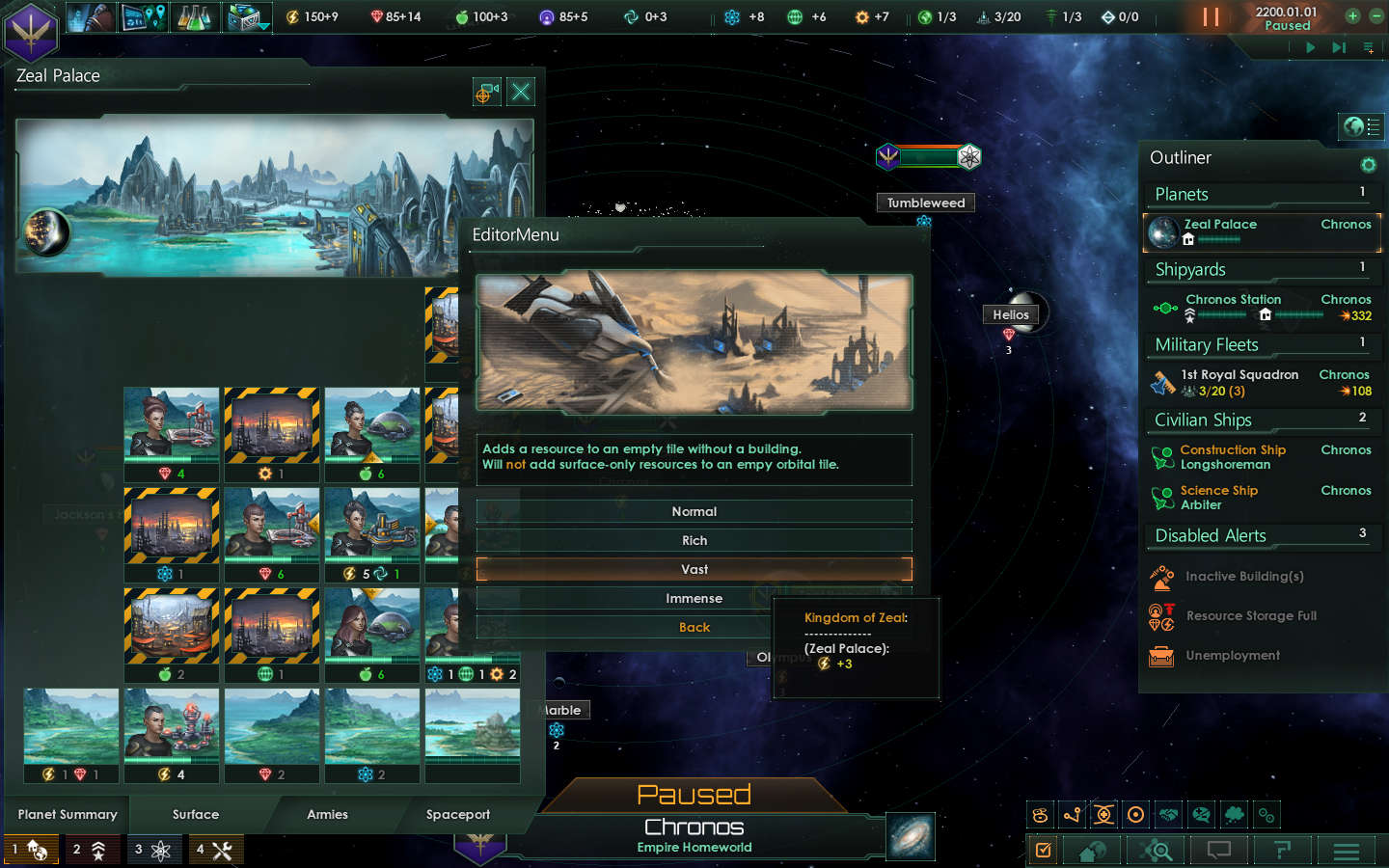Collapse the Military Fleets section in the Outliner
The image size is (1389, 868).
point(1207,344)
